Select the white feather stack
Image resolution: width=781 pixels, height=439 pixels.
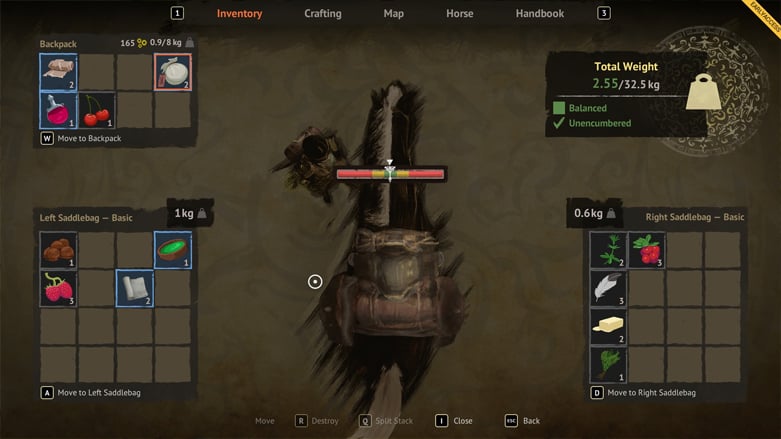coord(608,288)
